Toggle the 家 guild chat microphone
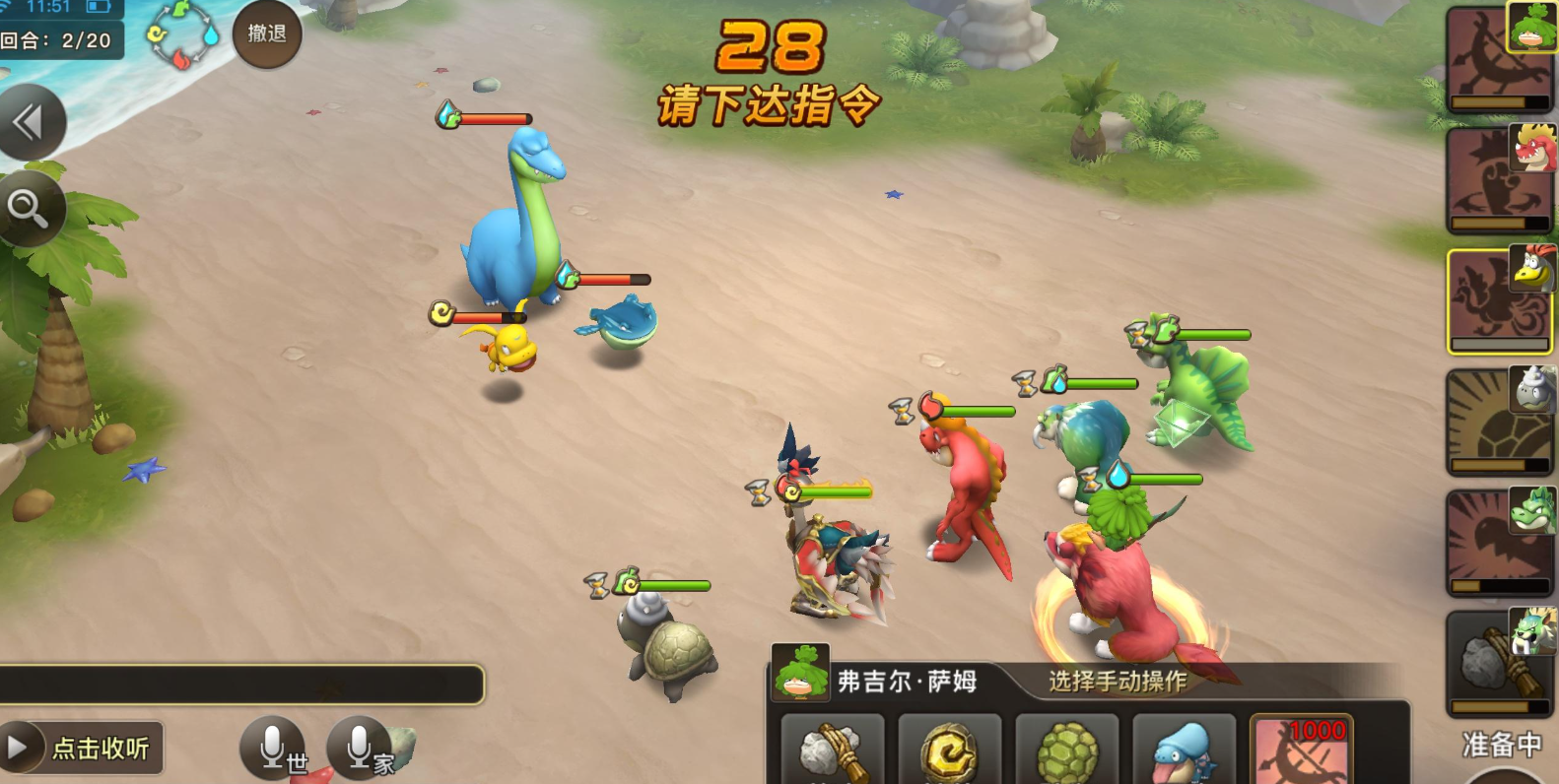This screenshot has width=1559, height=784. point(359,746)
